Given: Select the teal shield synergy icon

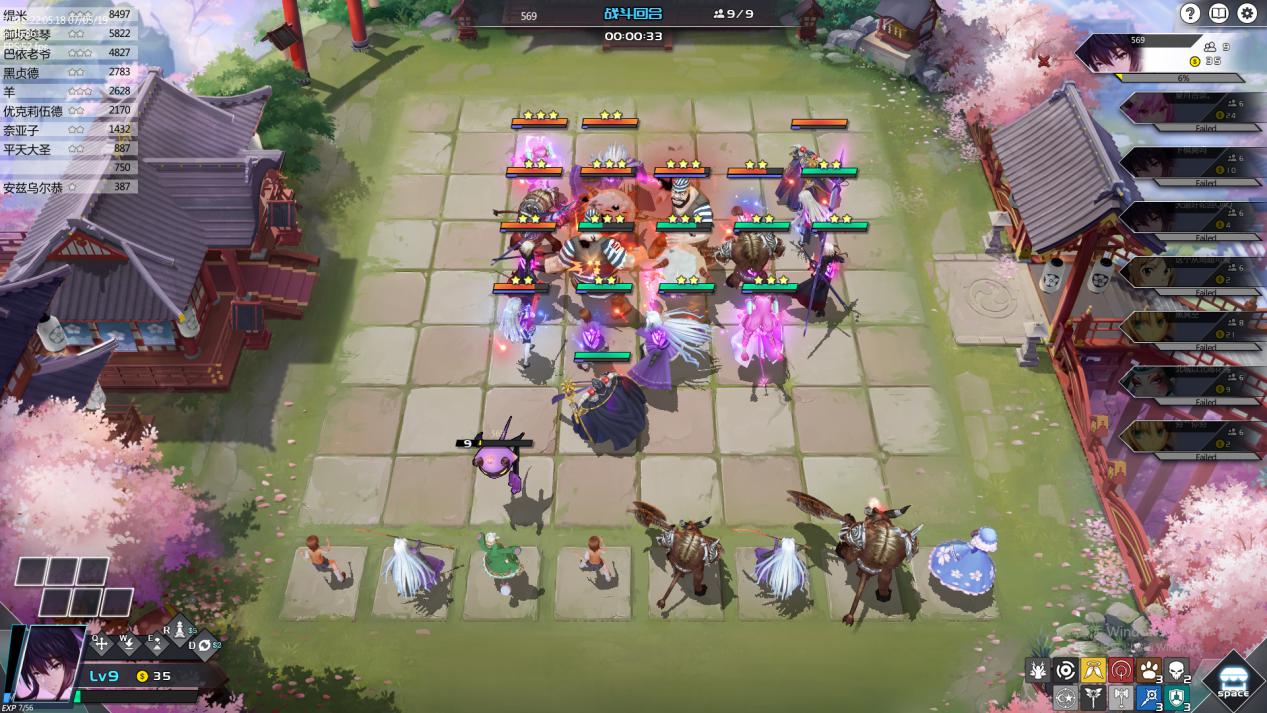Looking at the screenshot, I should [1178, 697].
